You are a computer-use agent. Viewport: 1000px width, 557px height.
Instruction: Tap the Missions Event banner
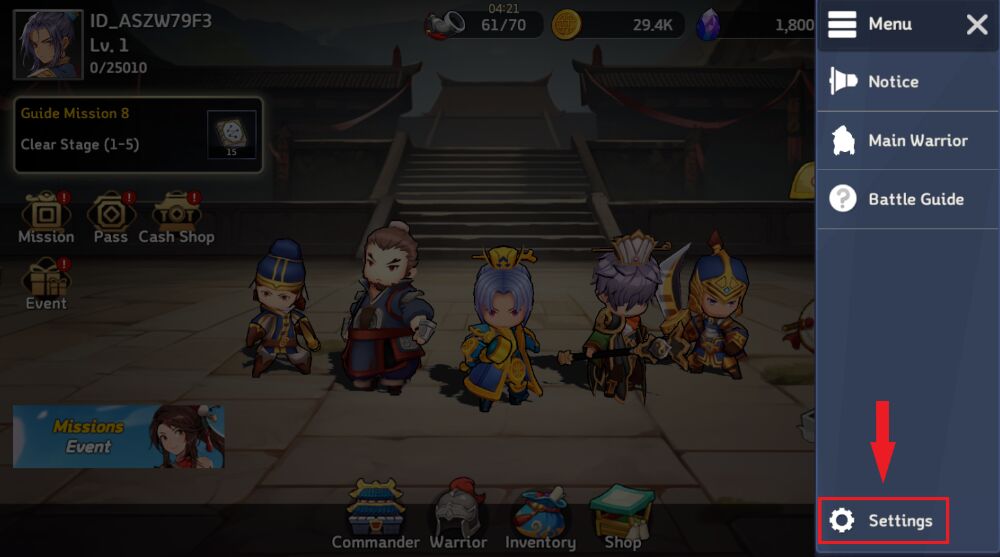coord(118,436)
